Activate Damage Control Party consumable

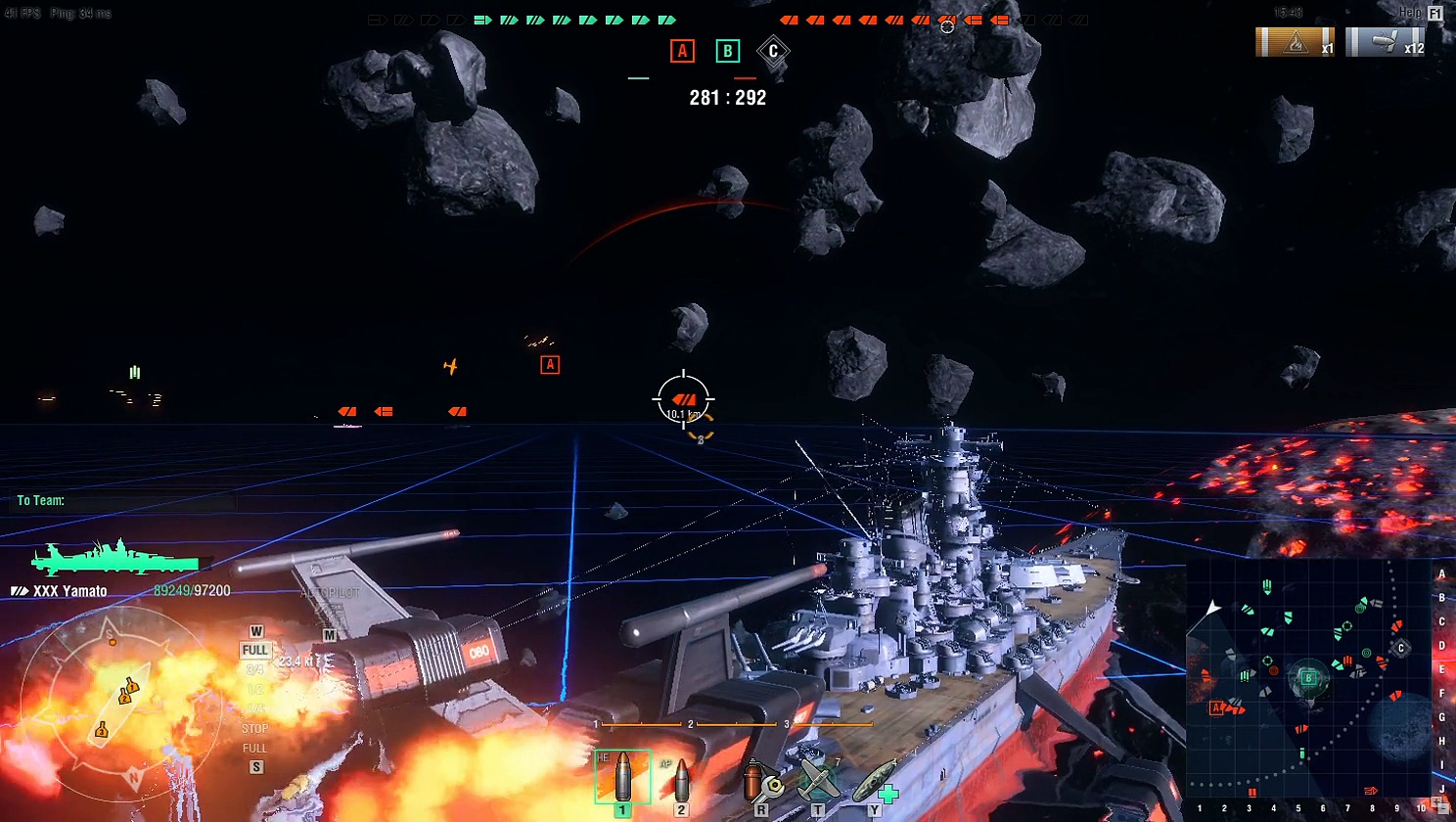760,781
